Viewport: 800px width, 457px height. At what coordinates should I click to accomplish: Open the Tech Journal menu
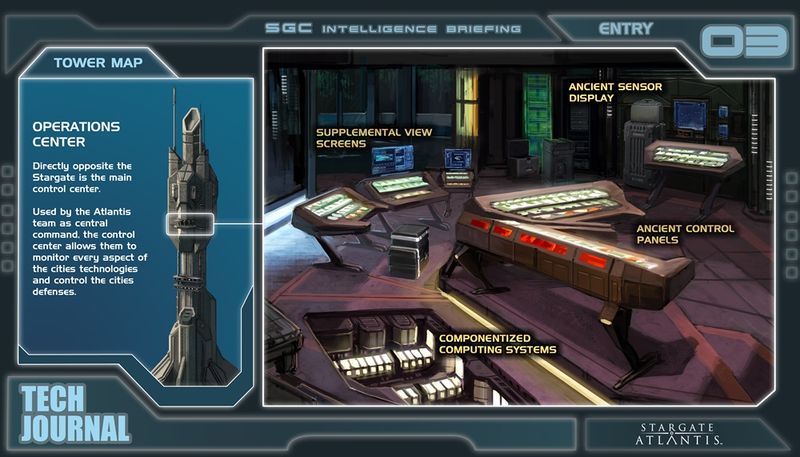[75, 412]
